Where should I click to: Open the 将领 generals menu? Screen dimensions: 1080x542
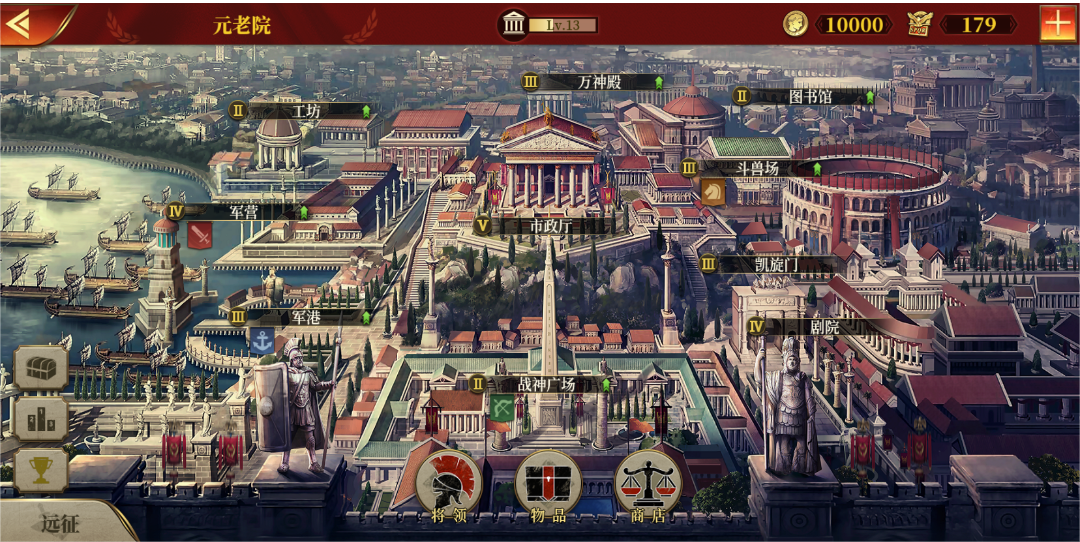point(449,487)
